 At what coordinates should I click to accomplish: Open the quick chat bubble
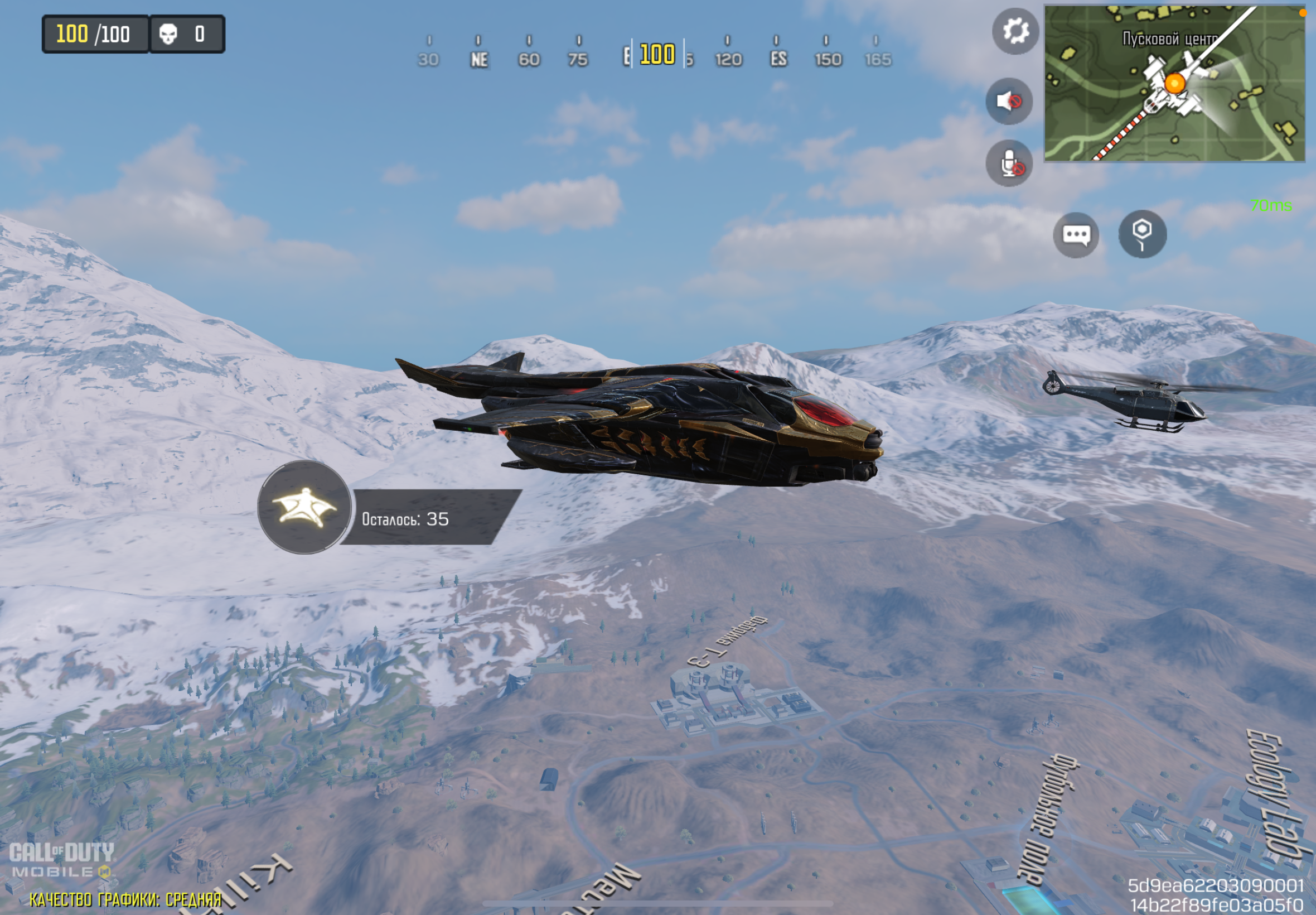click(x=1076, y=235)
